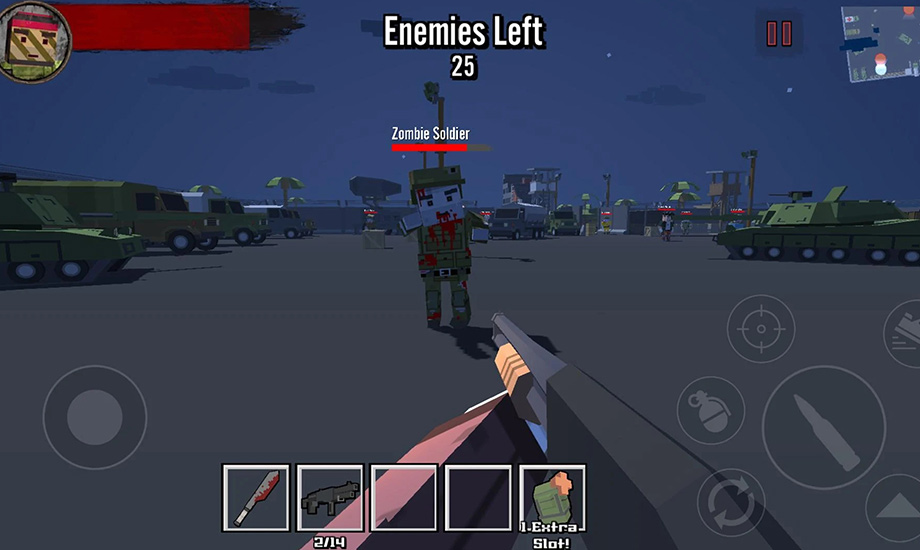Unlock the extra slot backpack
This screenshot has width=920, height=550.
click(552, 497)
